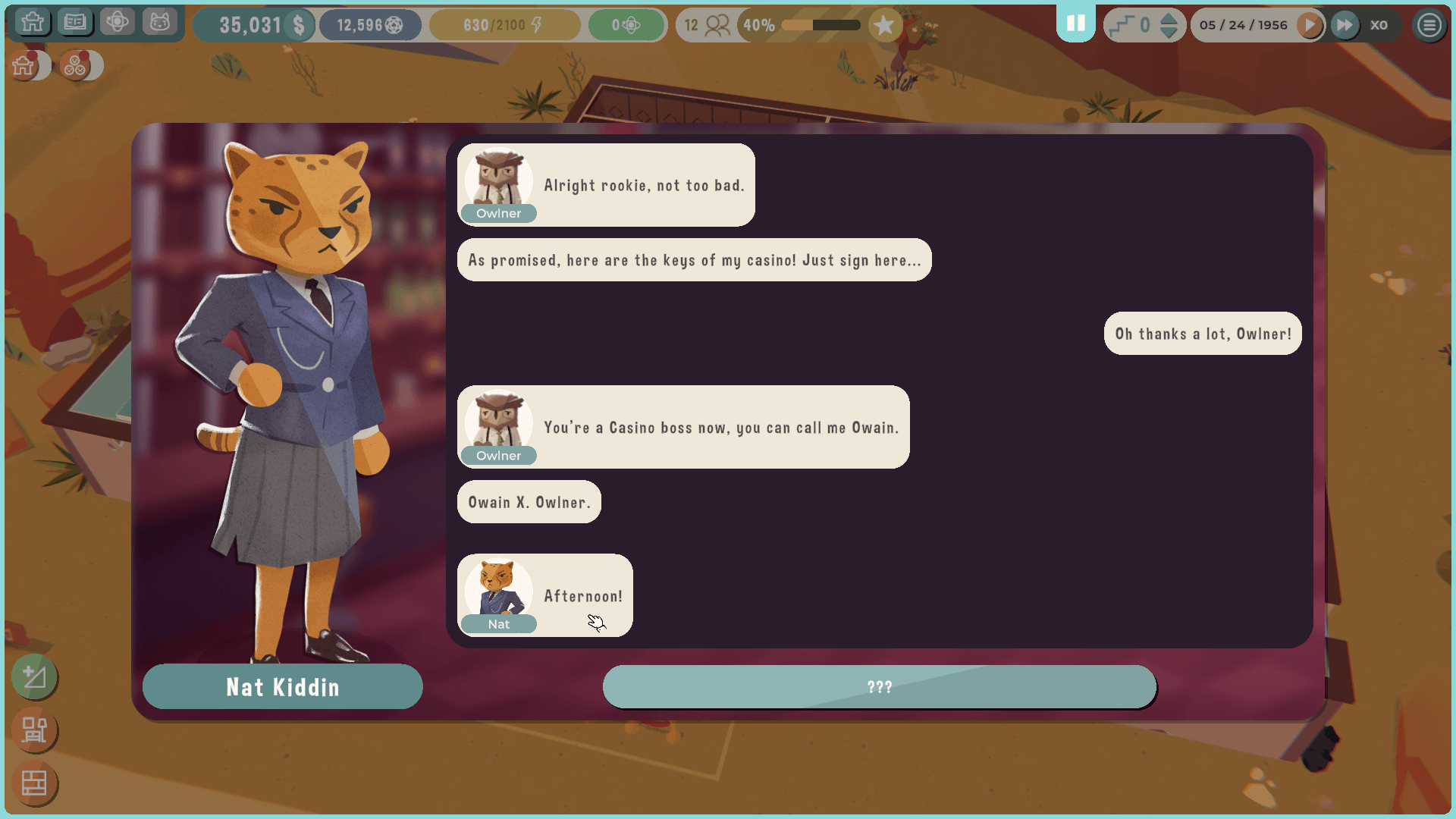The width and height of the screenshot is (1456, 819).
Task: Open the open-book journal icon
Action: click(75, 23)
